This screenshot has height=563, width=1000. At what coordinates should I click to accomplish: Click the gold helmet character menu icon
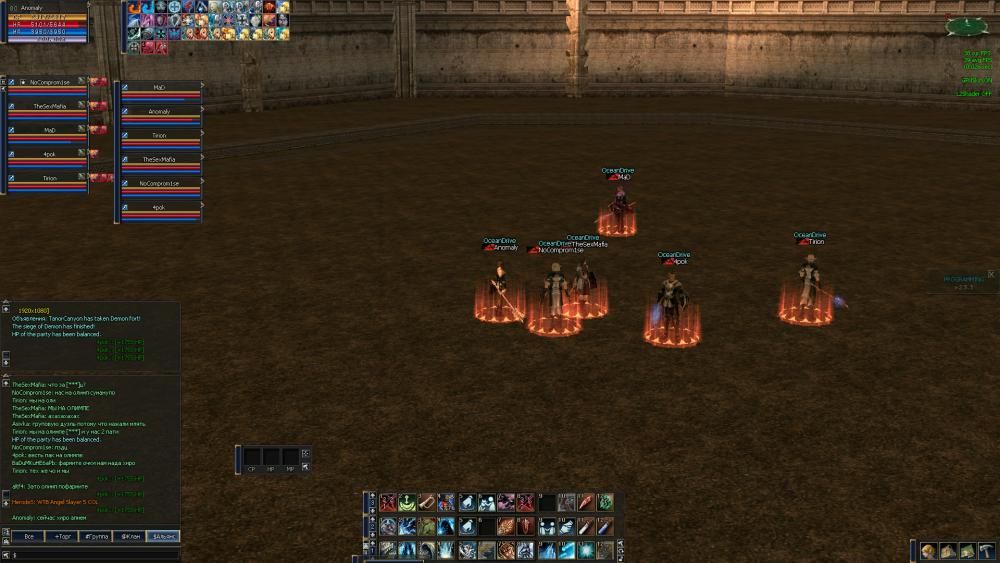pos(928,551)
